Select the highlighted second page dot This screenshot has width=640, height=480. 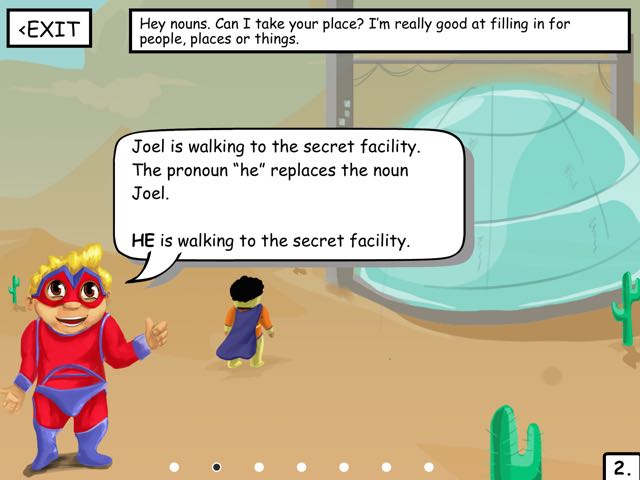pos(217,467)
